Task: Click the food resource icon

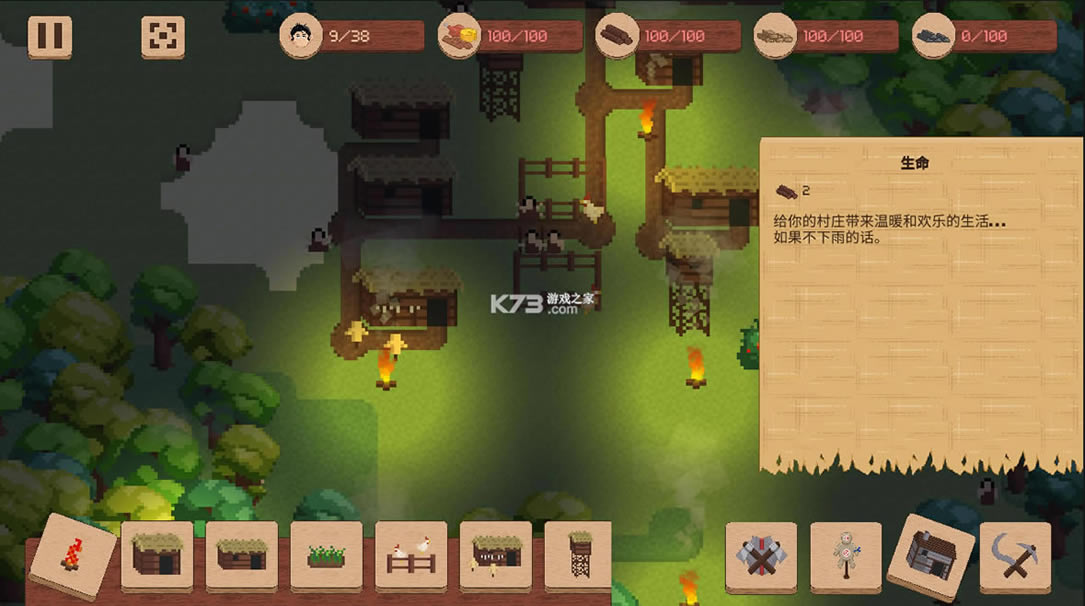Action: [x=459, y=37]
